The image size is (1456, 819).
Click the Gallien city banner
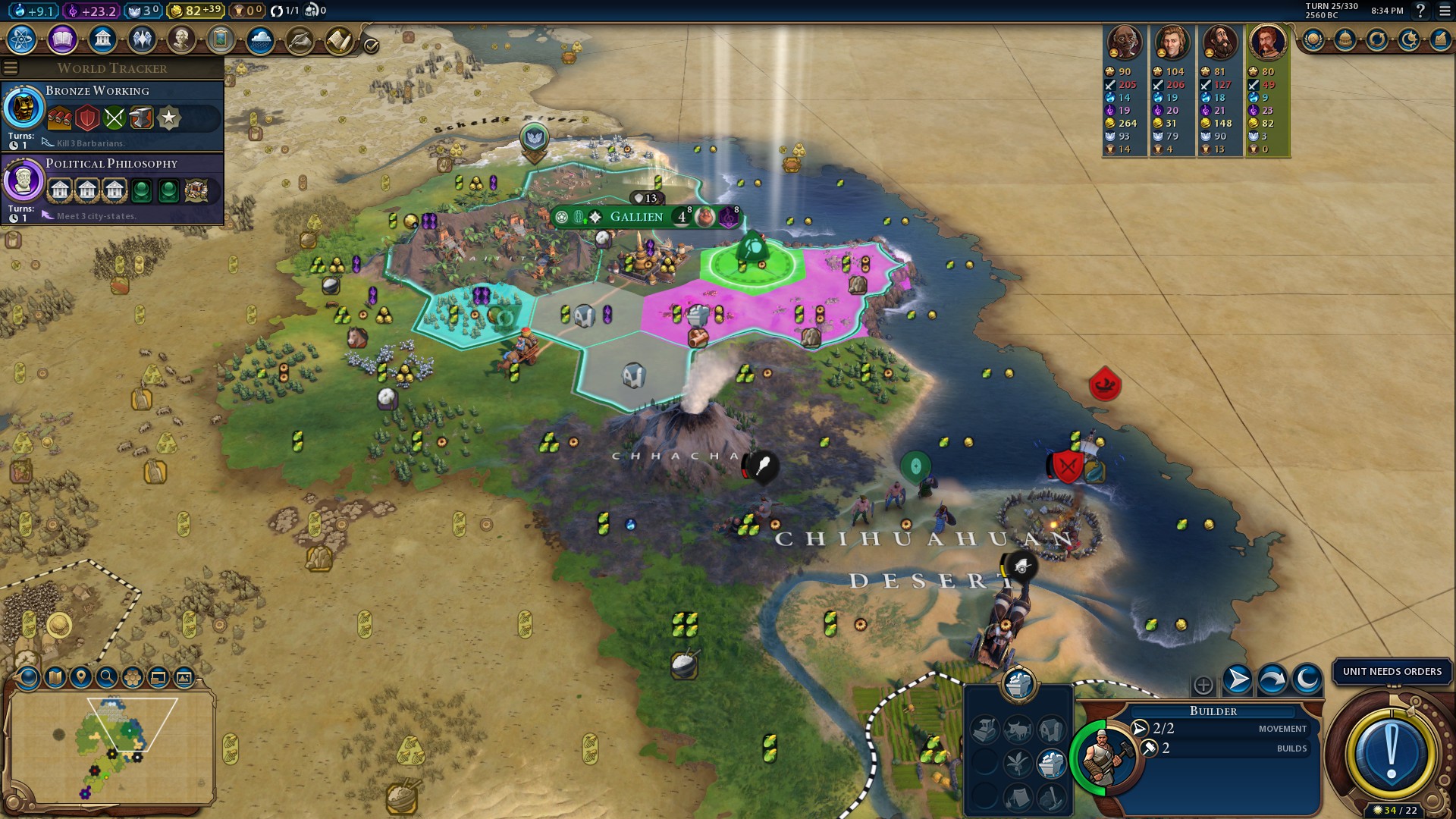[x=637, y=217]
